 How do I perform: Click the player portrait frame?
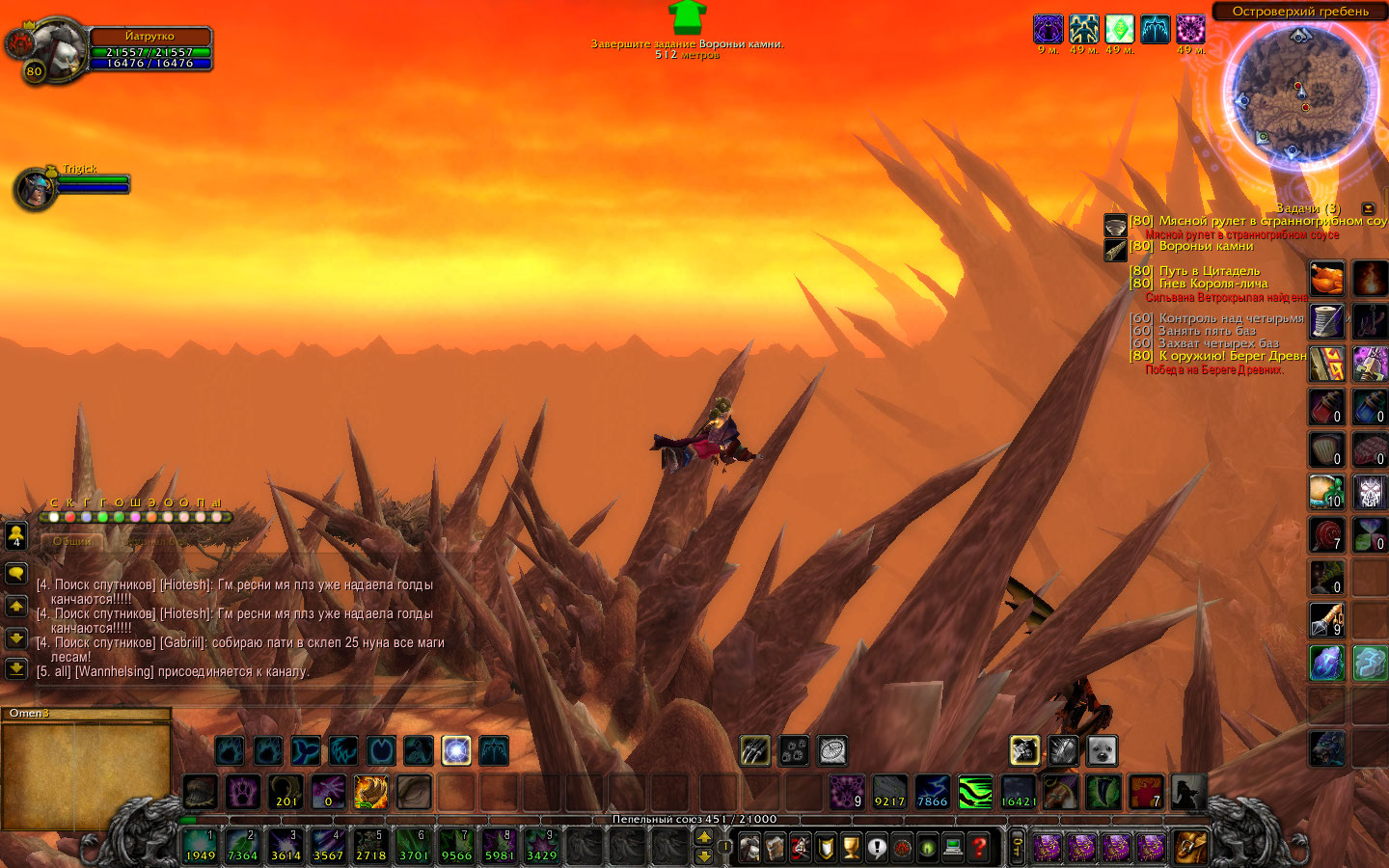point(45,46)
